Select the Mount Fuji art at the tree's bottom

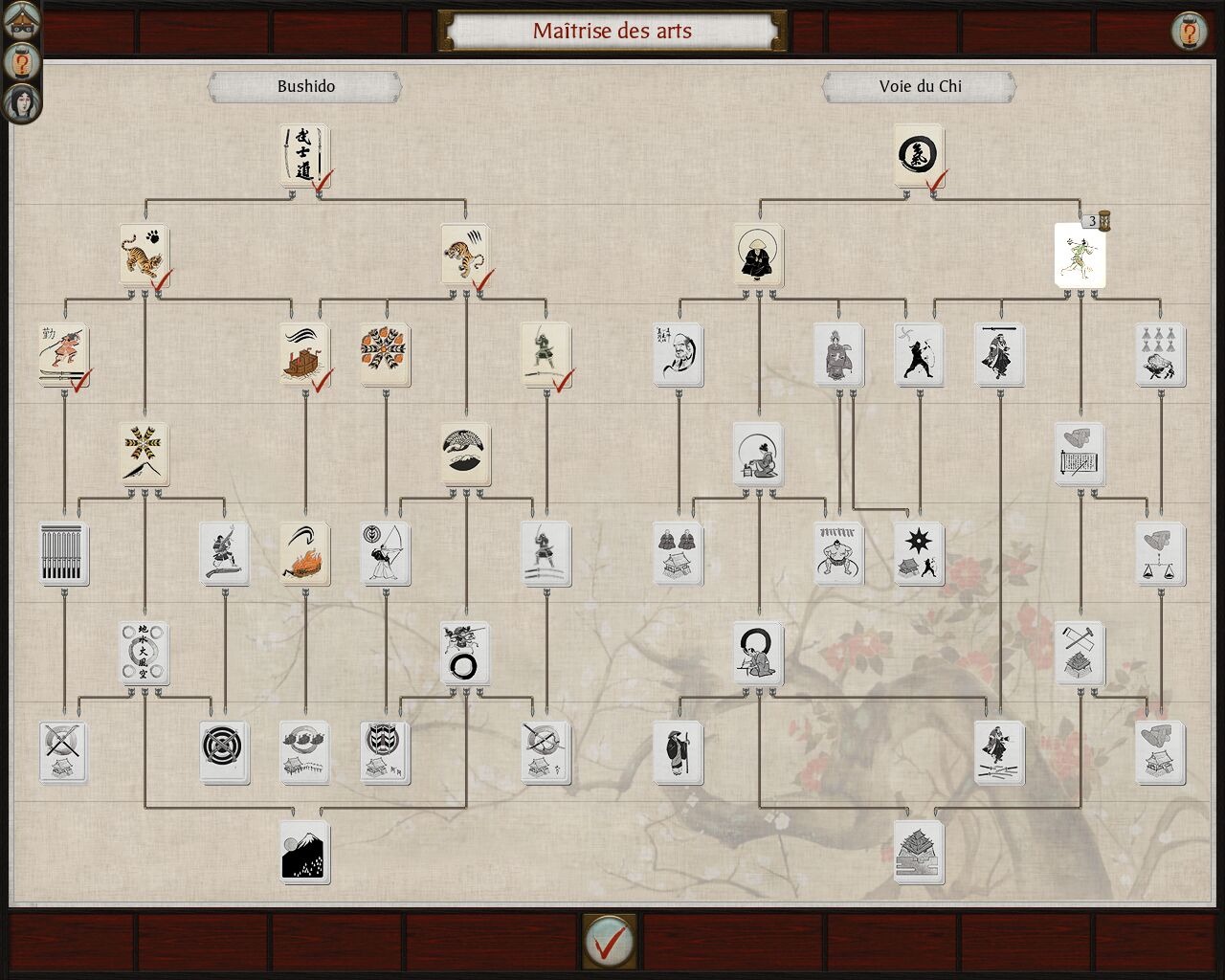click(305, 851)
